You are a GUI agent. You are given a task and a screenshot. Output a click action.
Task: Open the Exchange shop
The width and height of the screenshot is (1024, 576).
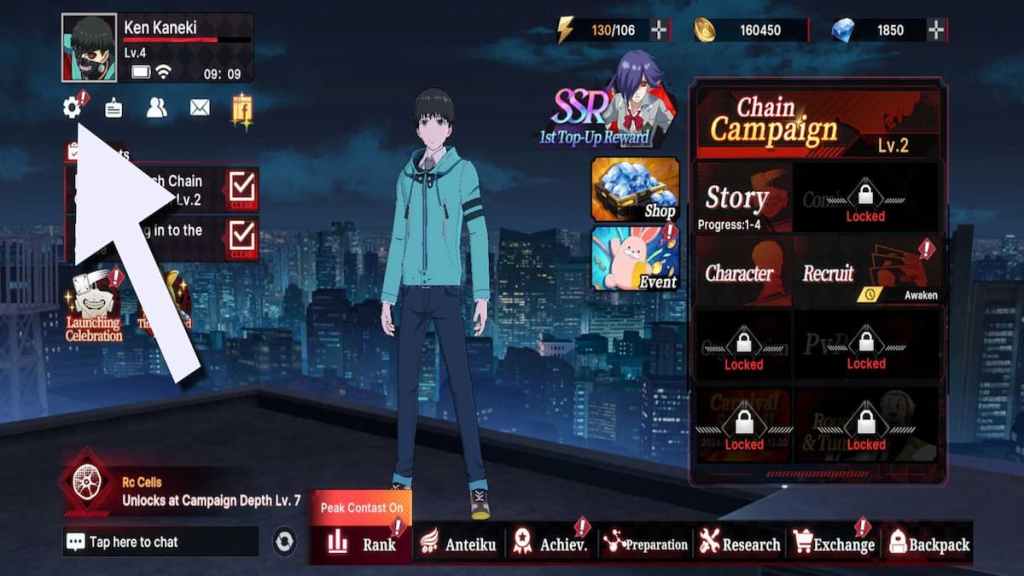(x=833, y=543)
